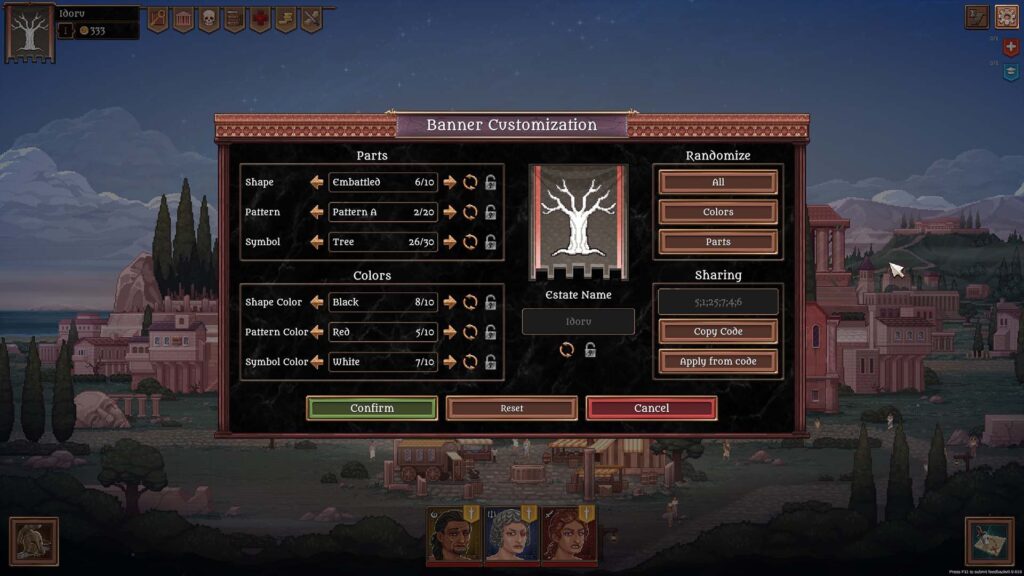Choose Apply from code

(x=718, y=361)
